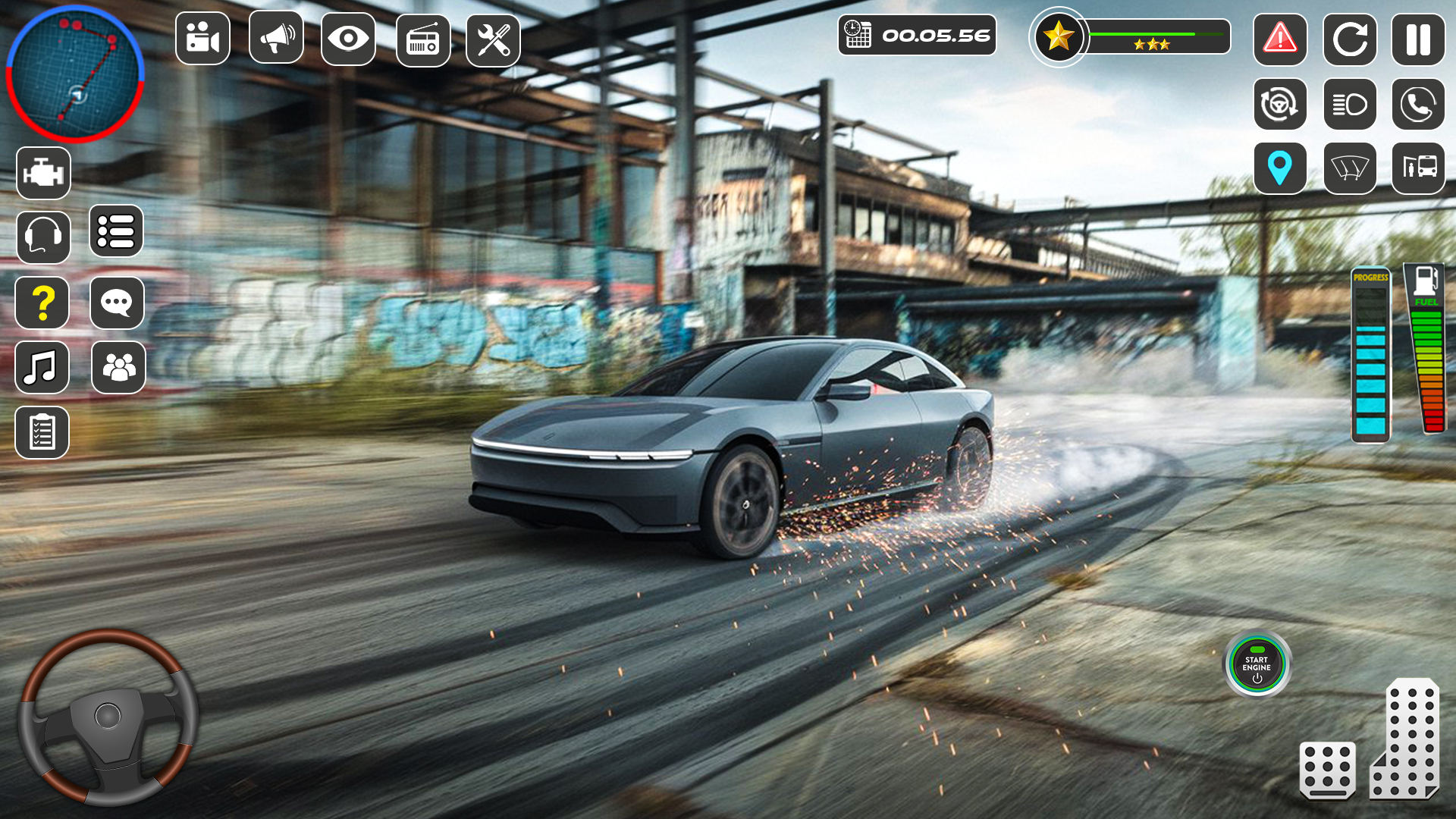Open the location pin marker

click(x=1280, y=168)
